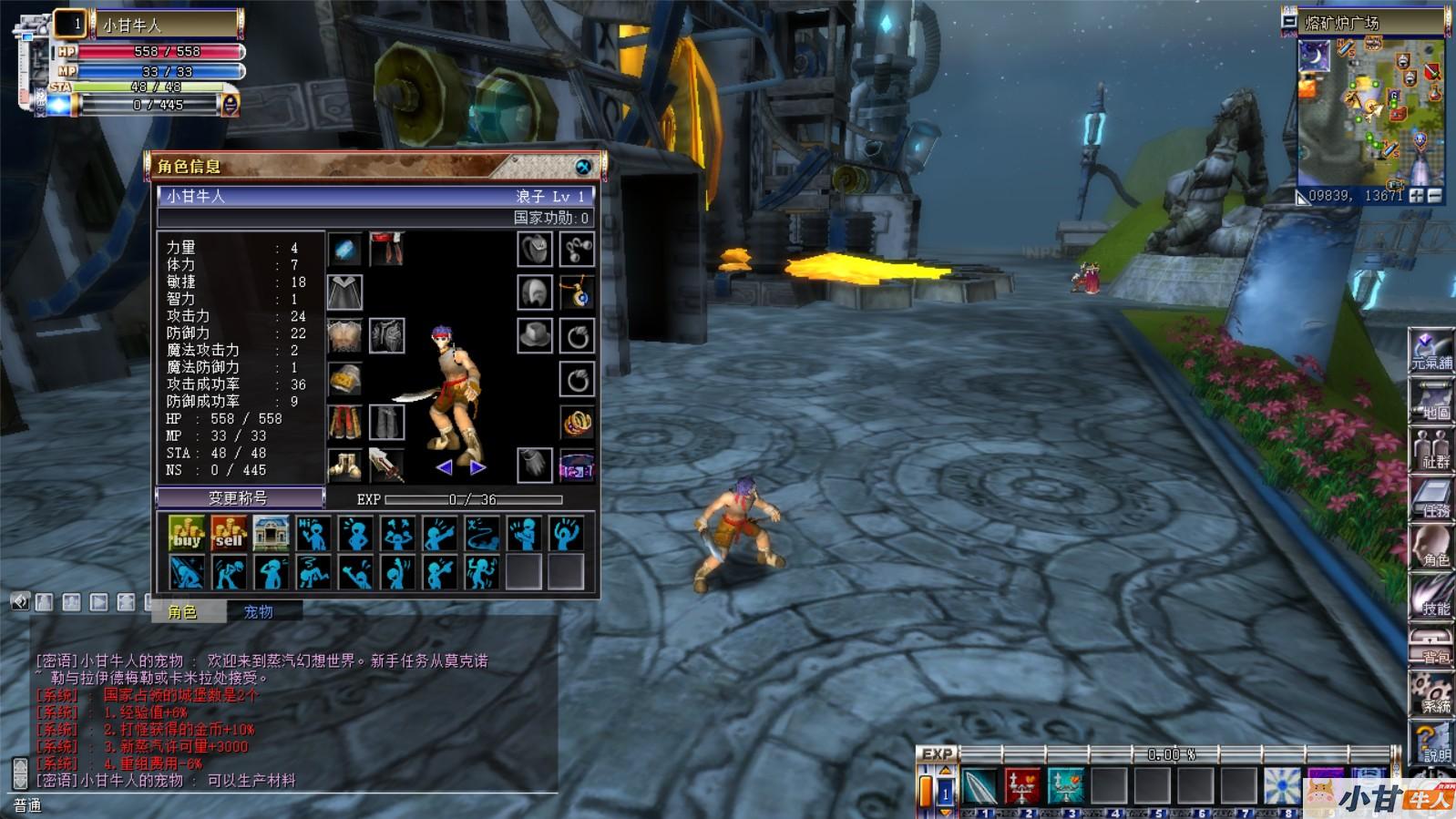This screenshot has width=1456, height=819.
Task: Rotate character preview left with blue arrow
Action: tap(444, 467)
